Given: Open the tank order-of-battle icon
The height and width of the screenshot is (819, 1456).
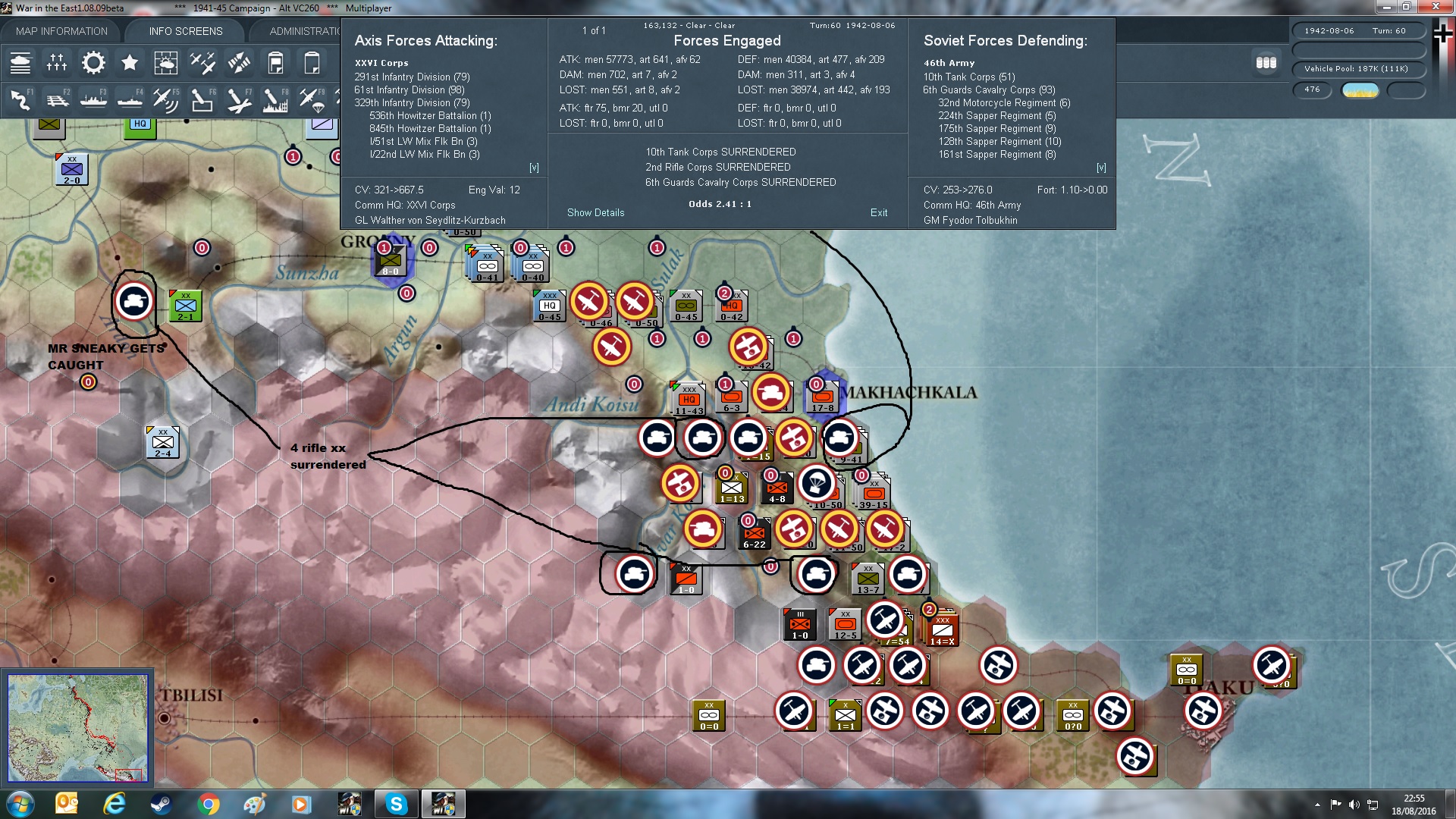Looking at the screenshot, I should click(x=20, y=63).
